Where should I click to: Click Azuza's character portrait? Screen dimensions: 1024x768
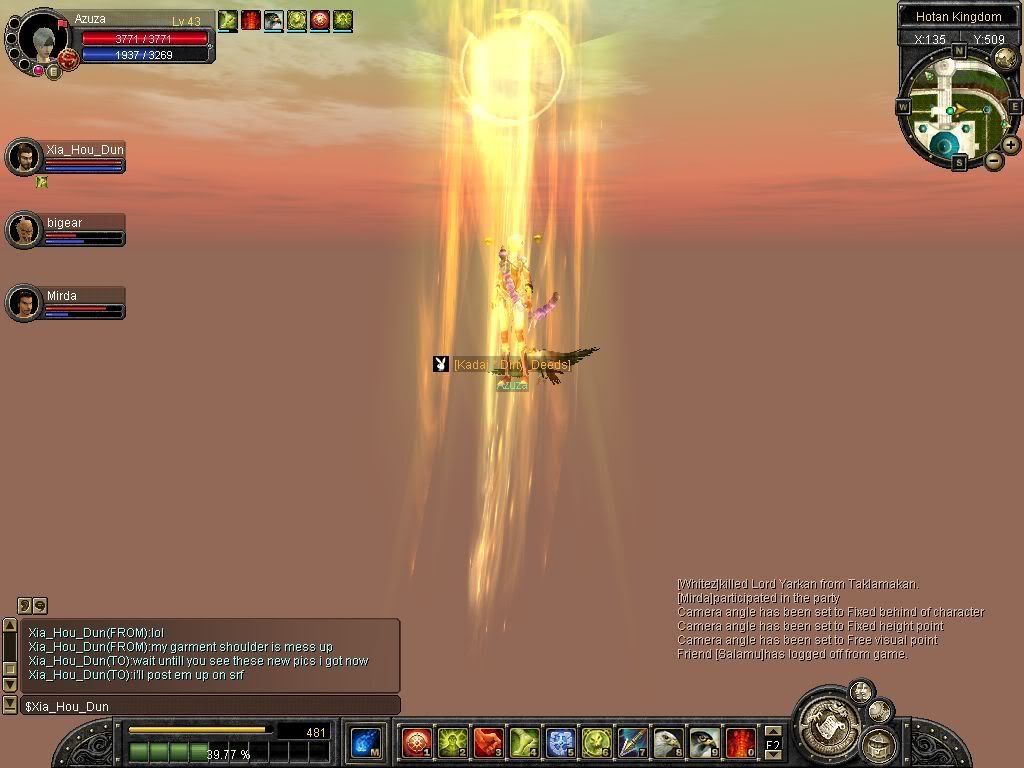click(x=40, y=40)
